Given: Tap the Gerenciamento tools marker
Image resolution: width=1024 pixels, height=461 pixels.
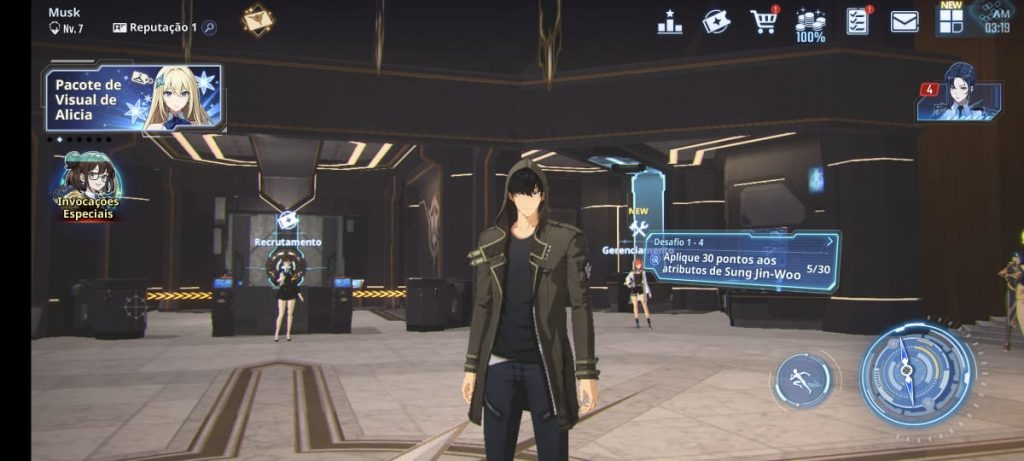Looking at the screenshot, I should coord(638,230).
